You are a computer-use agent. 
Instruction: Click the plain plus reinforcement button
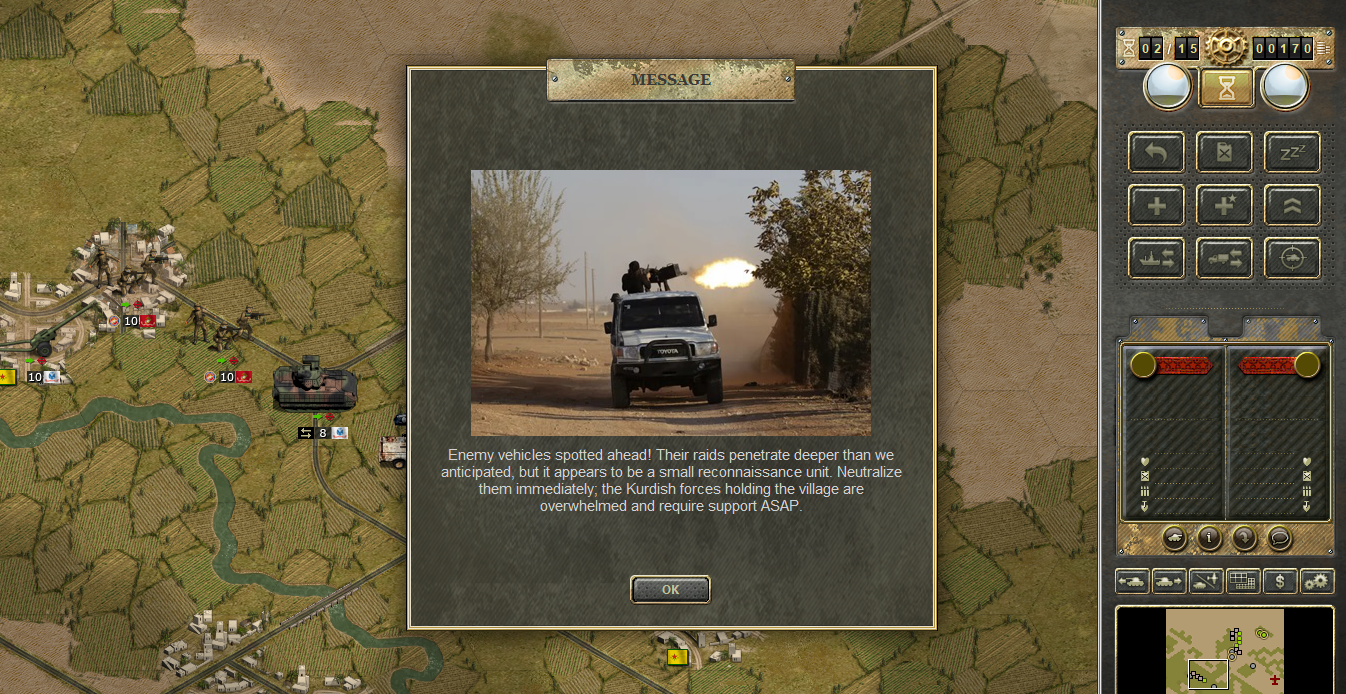[x=1156, y=205]
